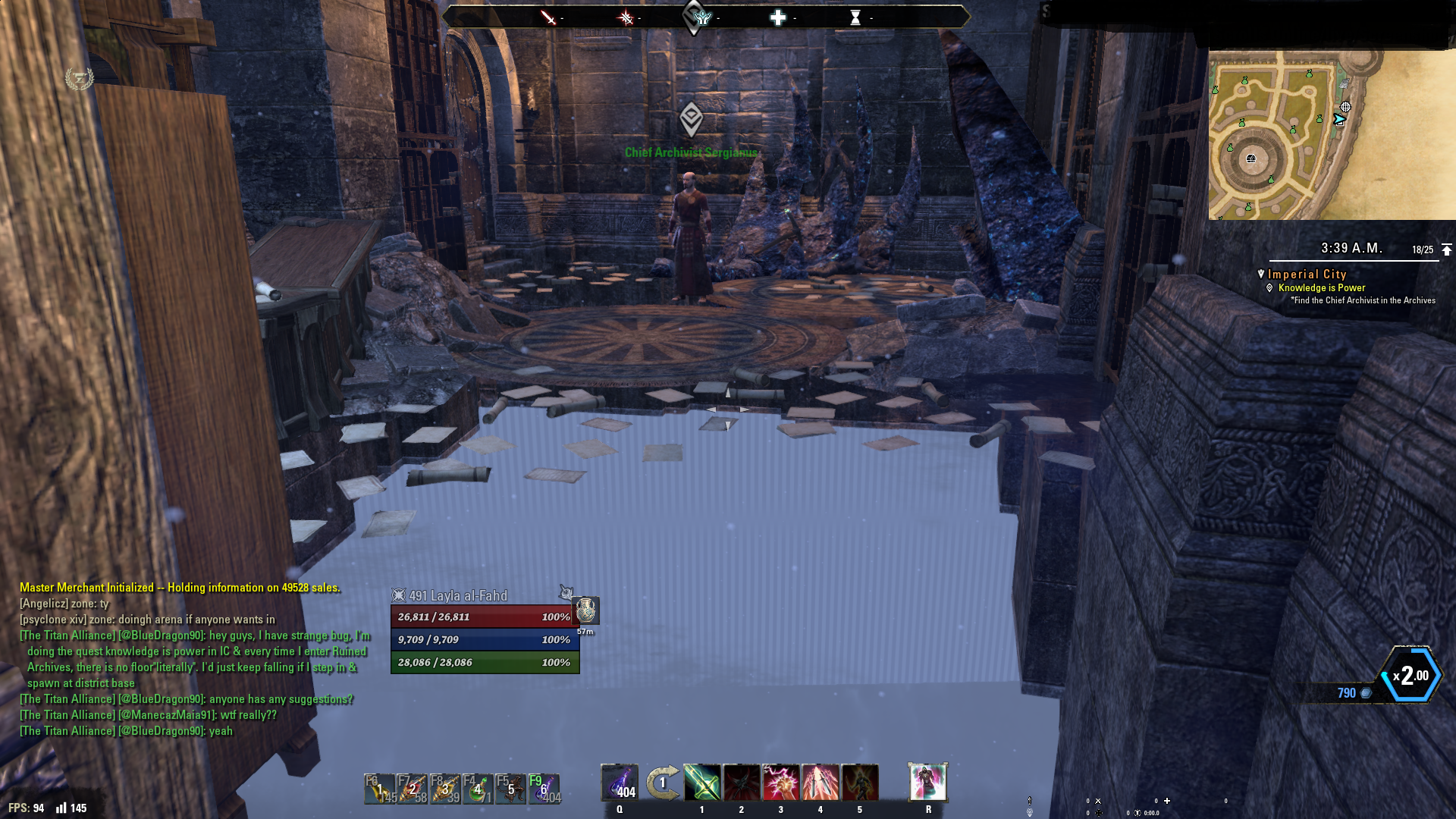This screenshot has height=819, width=1456.
Task: Select the F4 green potion quickslot
Action: 478,789
